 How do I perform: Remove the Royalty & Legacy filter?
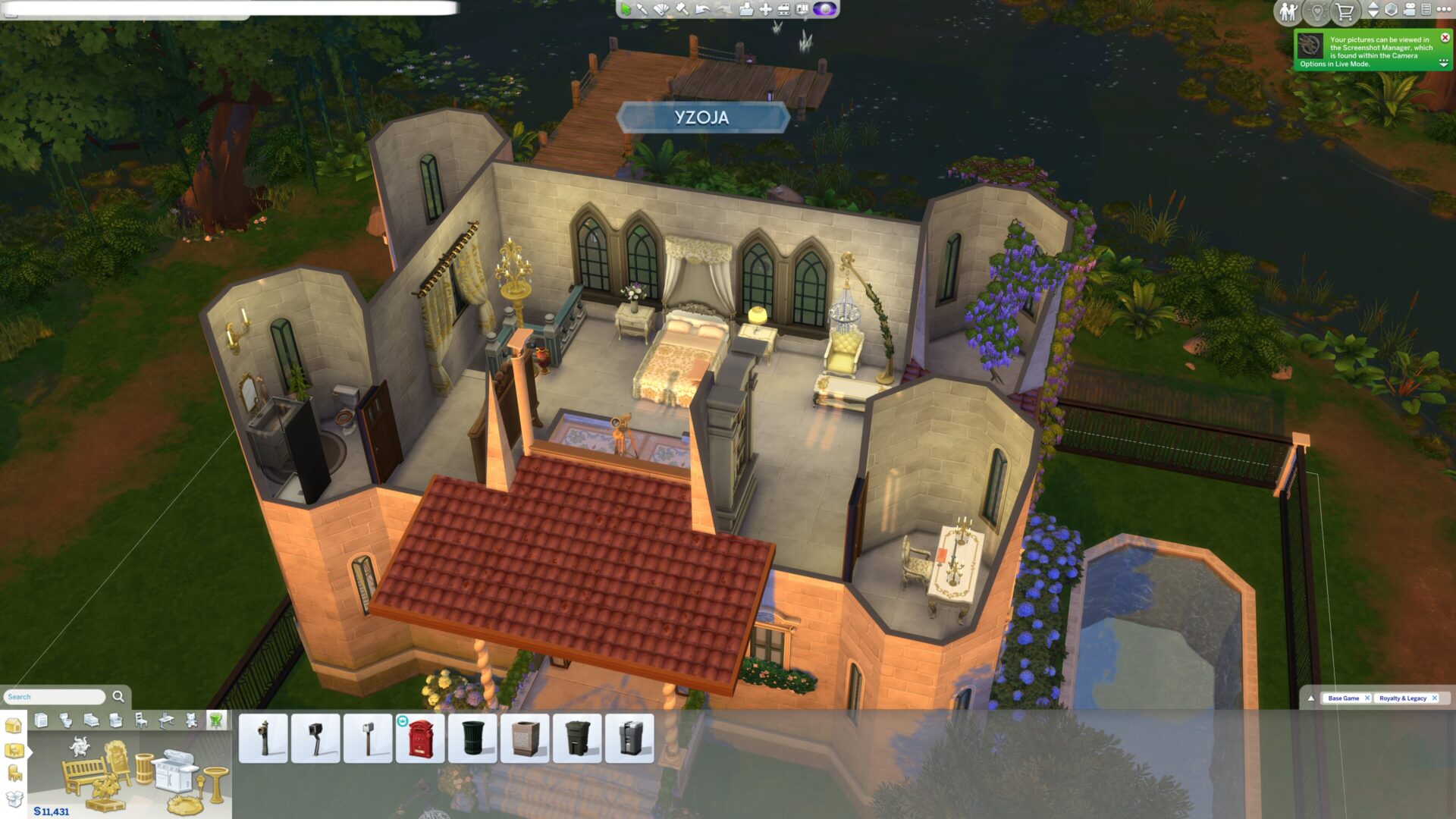[x=1434, y=698]
